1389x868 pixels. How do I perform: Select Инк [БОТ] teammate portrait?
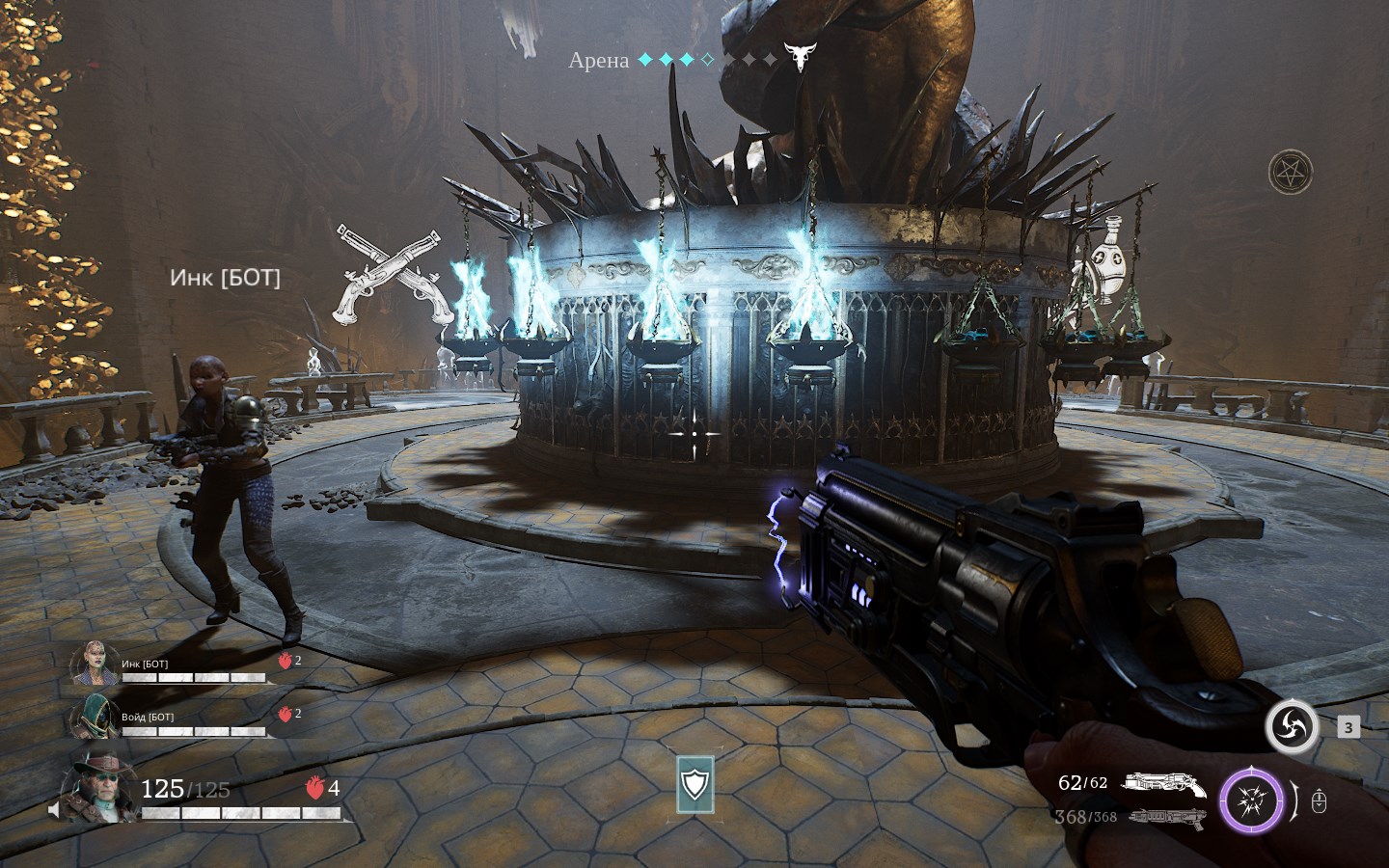pos(94,664)
